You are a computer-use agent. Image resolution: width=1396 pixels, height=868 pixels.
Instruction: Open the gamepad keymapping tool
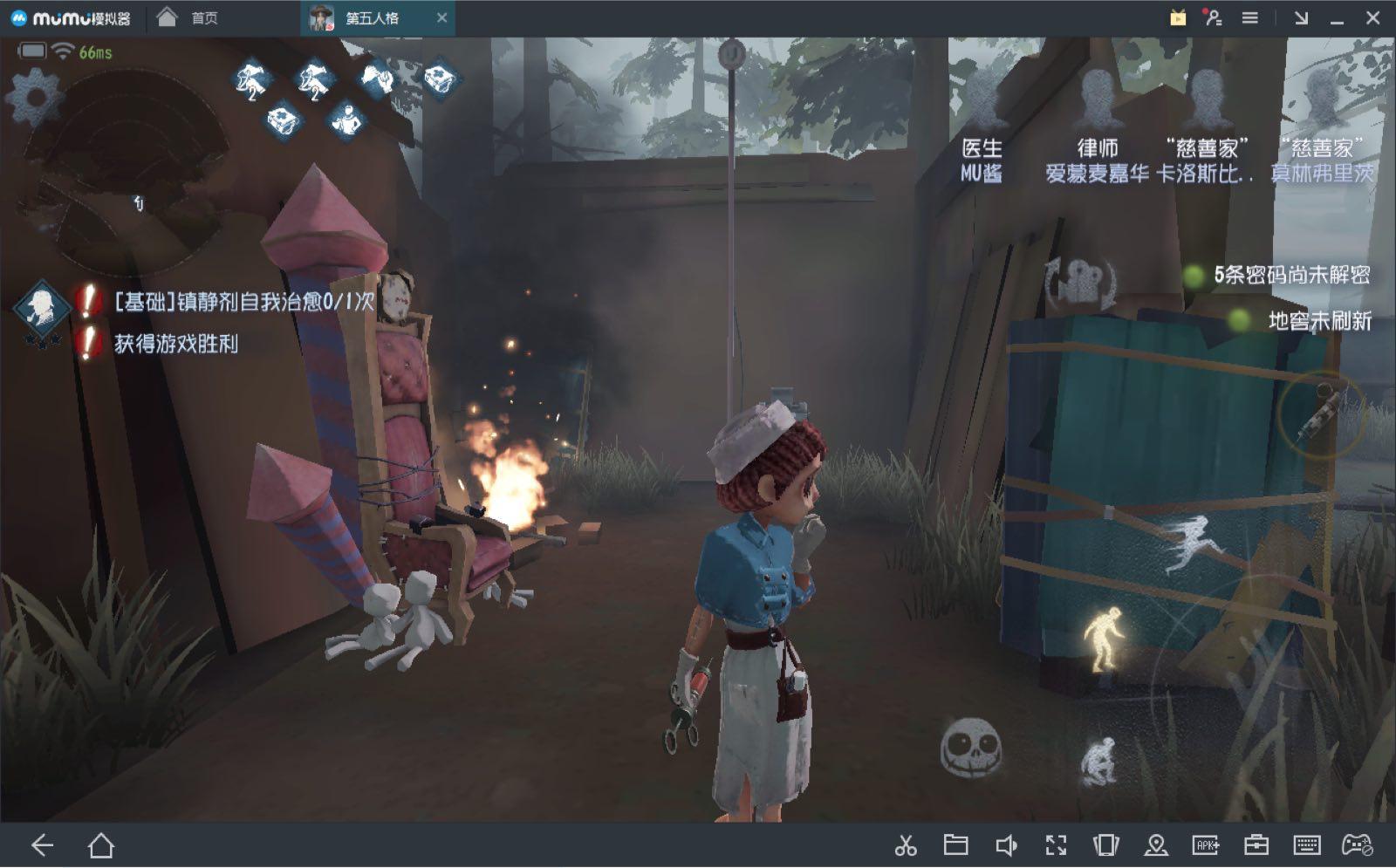point(1355,844)
